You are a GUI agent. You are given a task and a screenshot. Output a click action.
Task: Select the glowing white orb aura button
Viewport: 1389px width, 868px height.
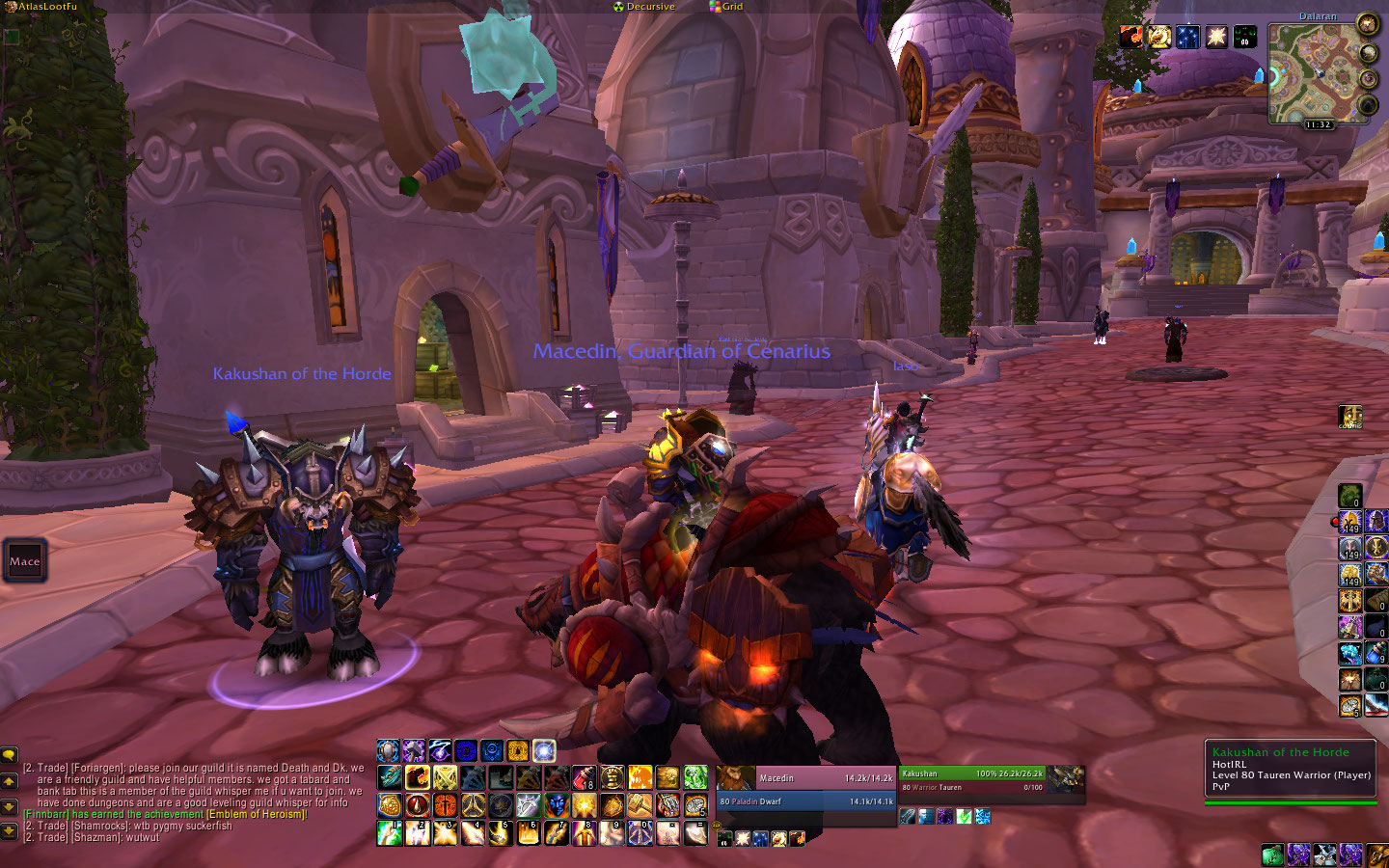(544, 750)
